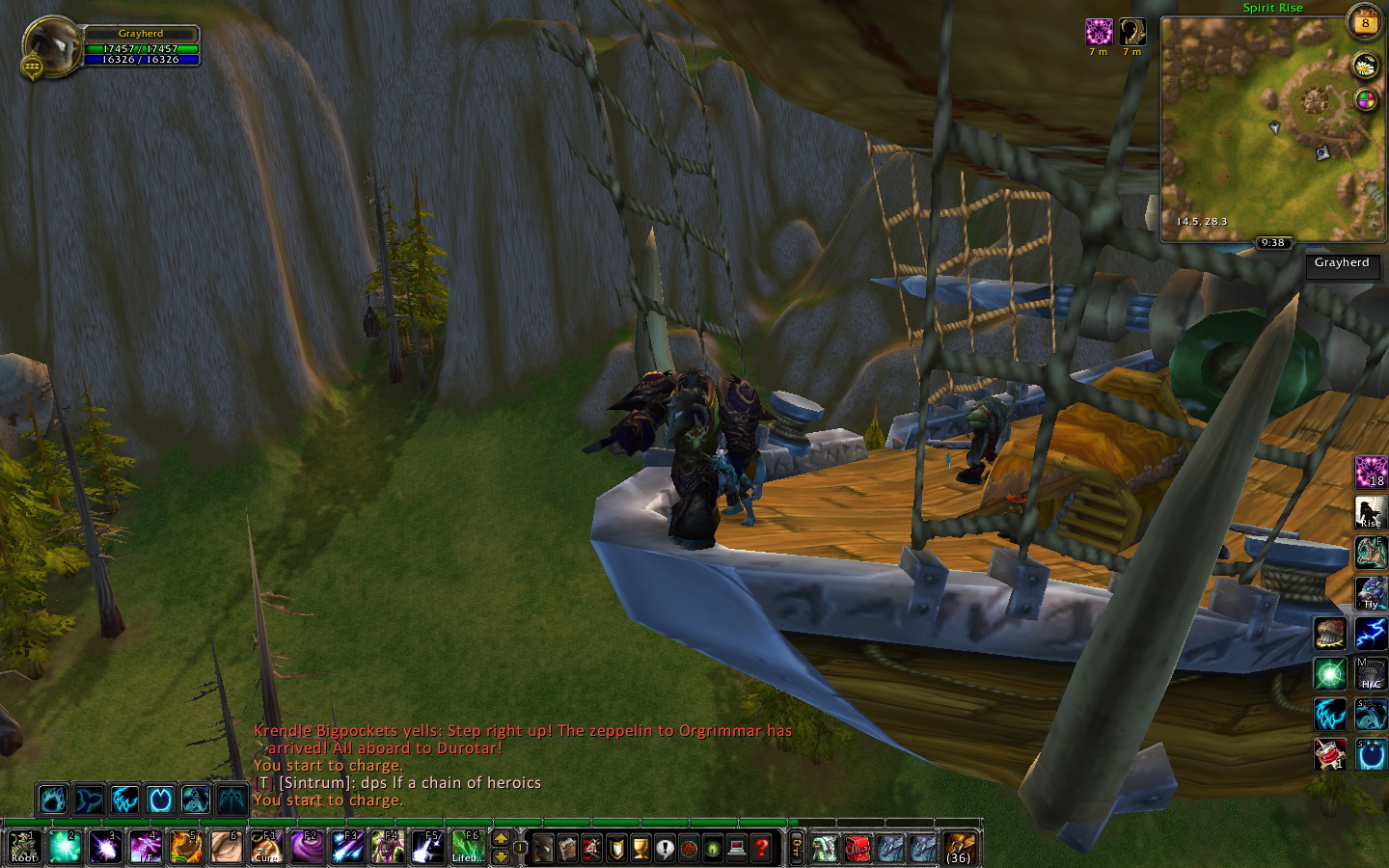
Task: Switch to aquatic form on the stance bar
Action: click(89, 800)
